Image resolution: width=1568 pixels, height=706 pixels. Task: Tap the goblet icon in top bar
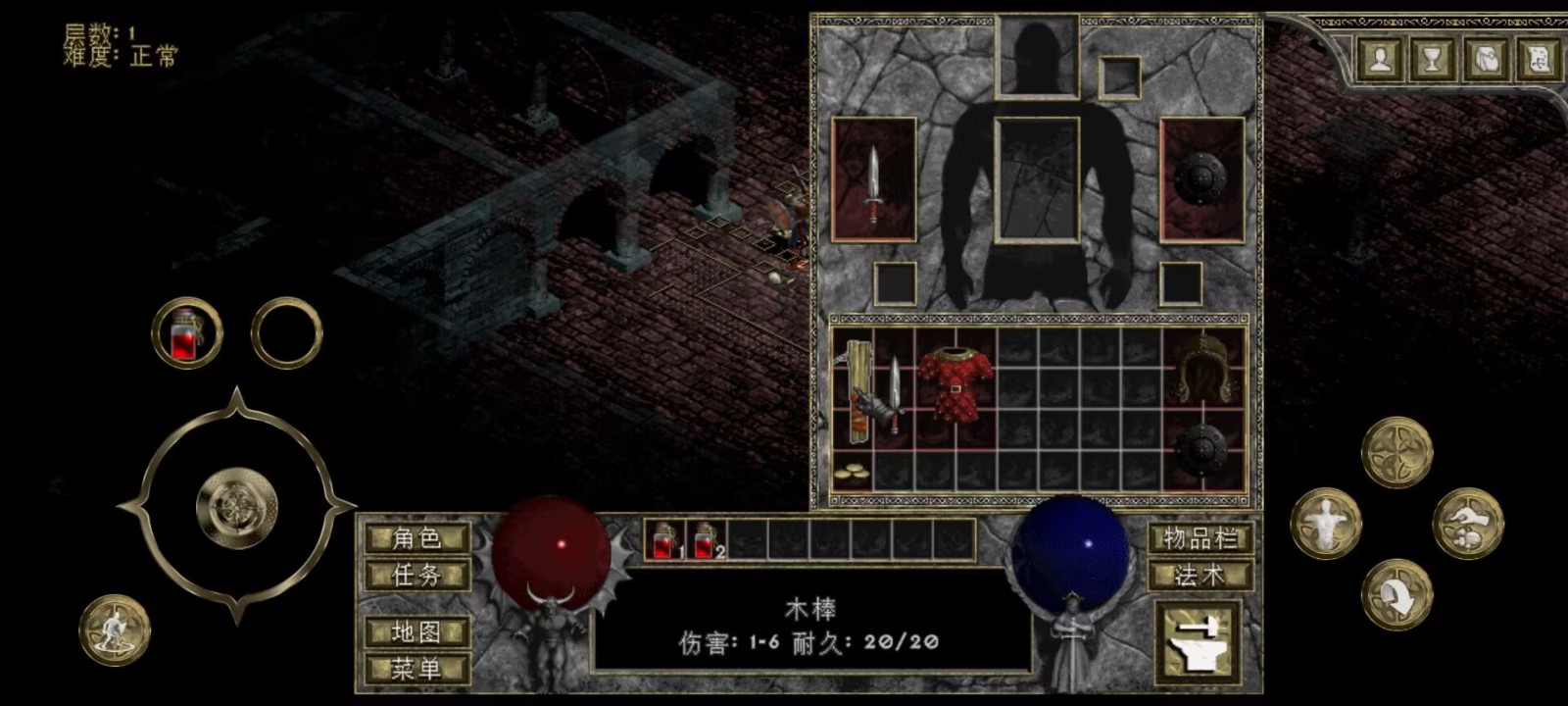[1432, 59]
